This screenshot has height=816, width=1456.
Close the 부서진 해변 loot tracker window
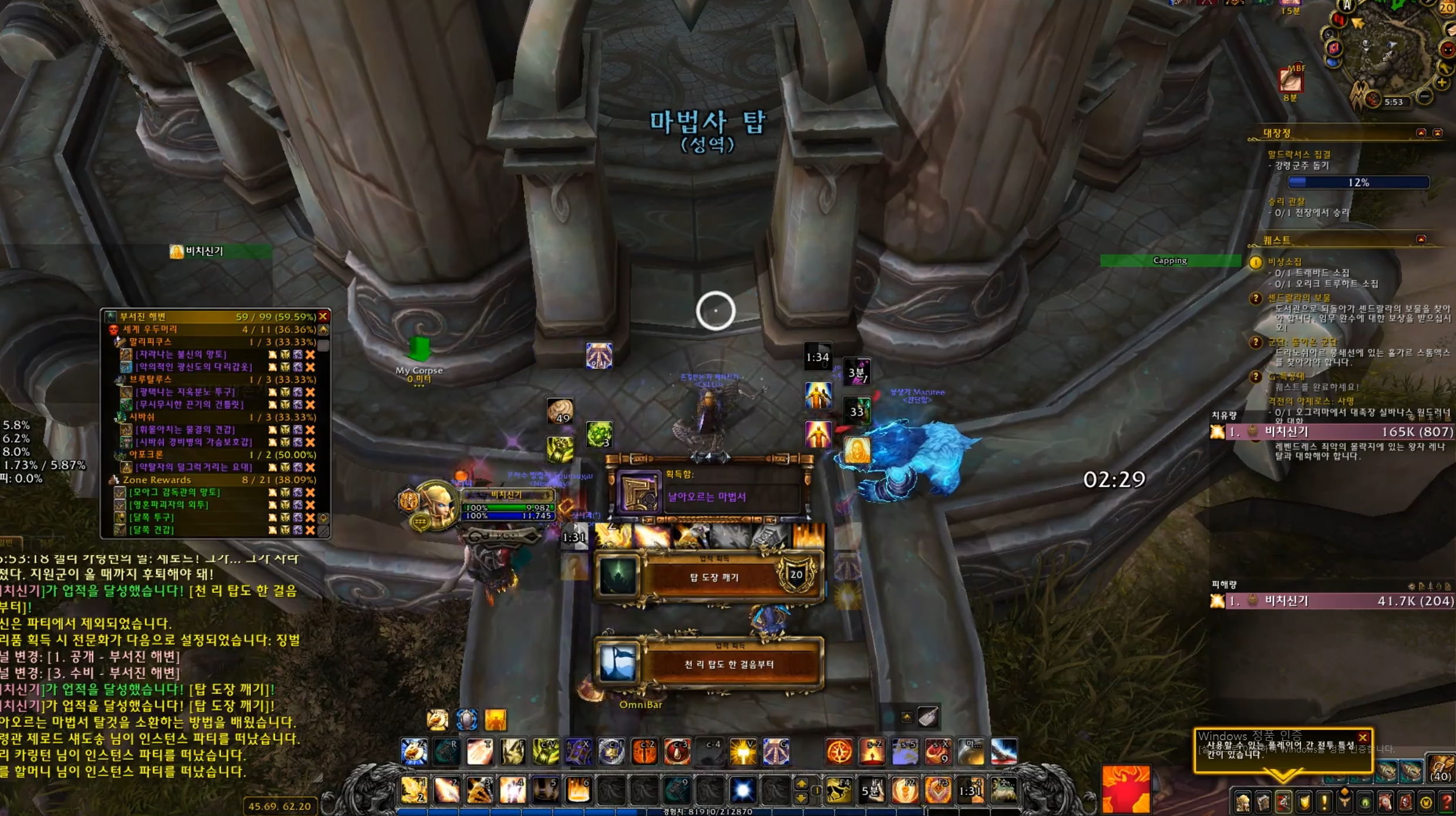point(323,316)
